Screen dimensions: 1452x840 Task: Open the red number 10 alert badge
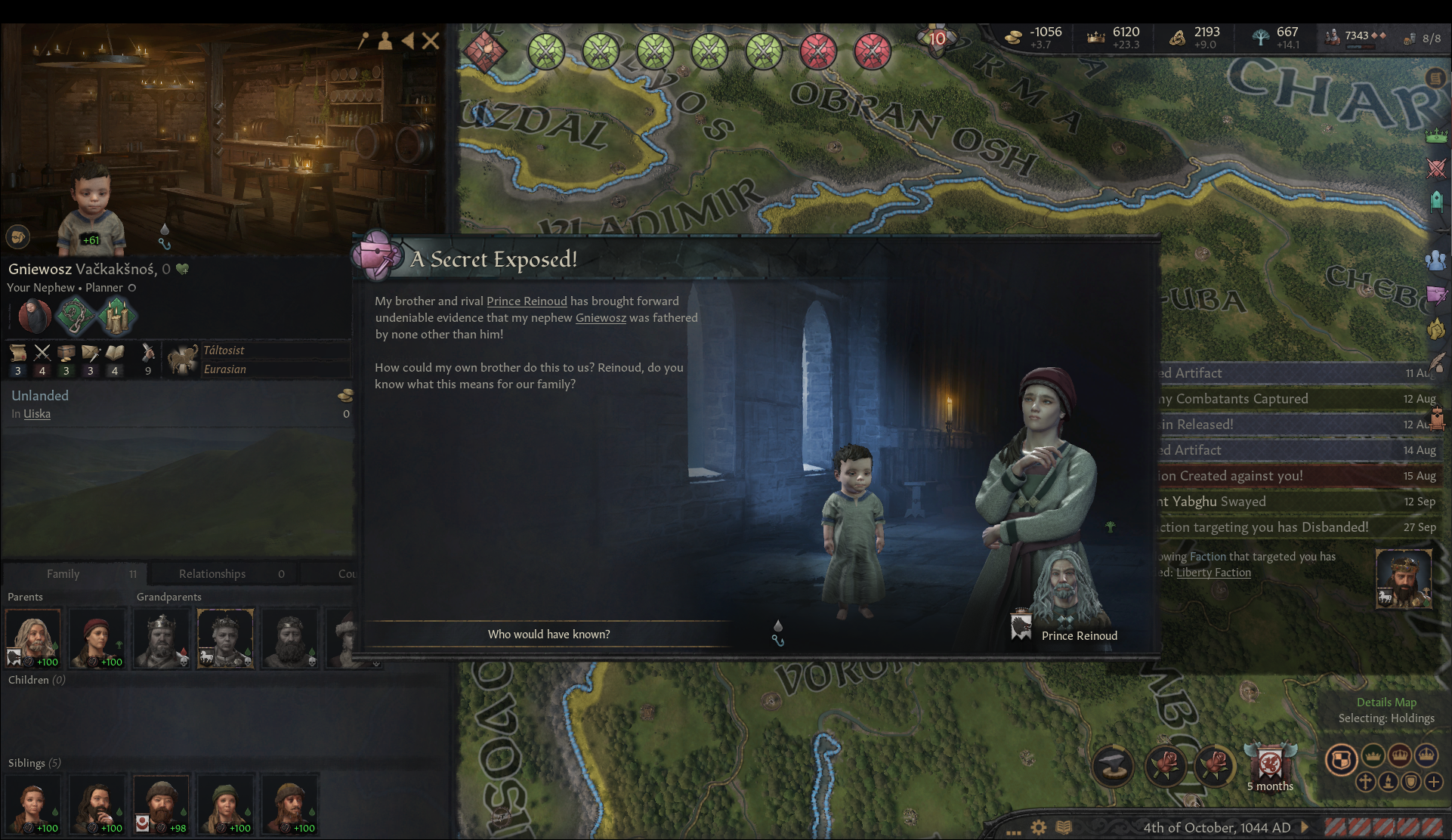pyautogui.click(x=937, y=39)
